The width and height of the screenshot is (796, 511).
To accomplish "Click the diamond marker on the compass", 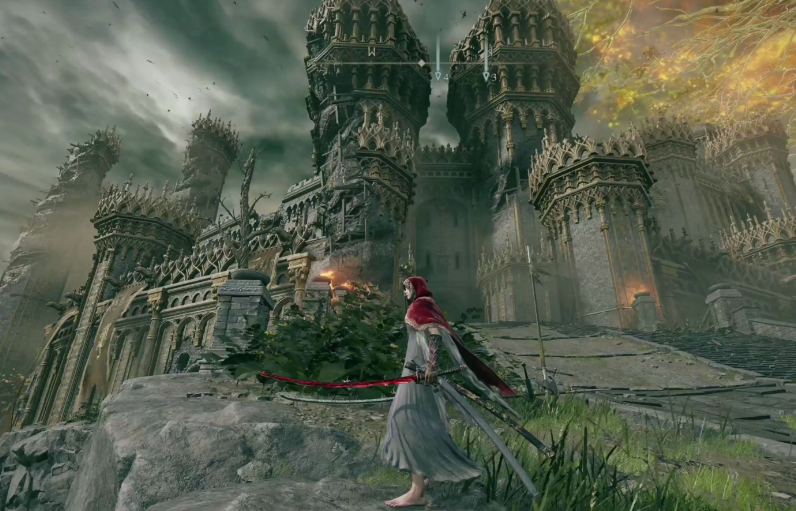I will pyautogui.click(x=421, y=63).
